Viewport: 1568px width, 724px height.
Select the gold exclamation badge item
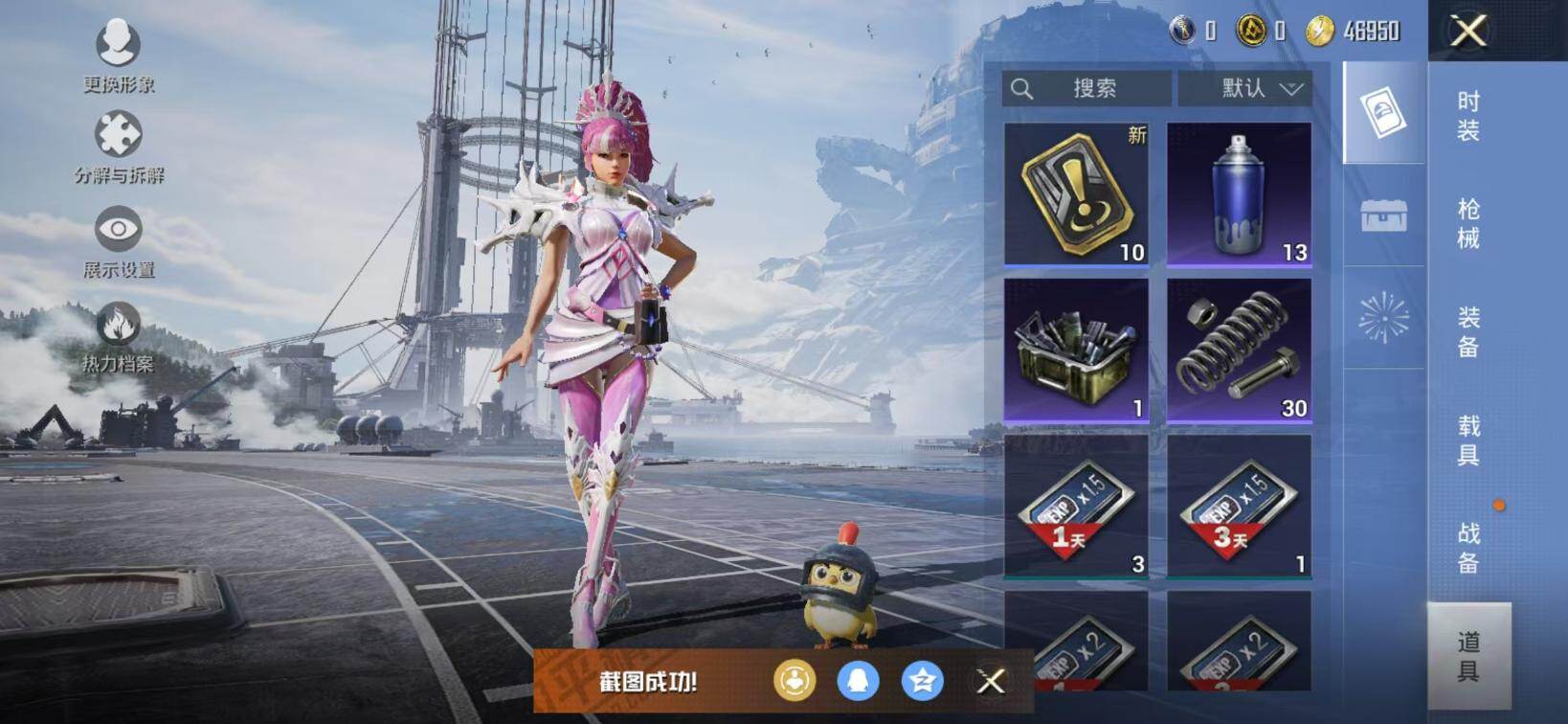pyautogui.click(x=1076, y=193)
